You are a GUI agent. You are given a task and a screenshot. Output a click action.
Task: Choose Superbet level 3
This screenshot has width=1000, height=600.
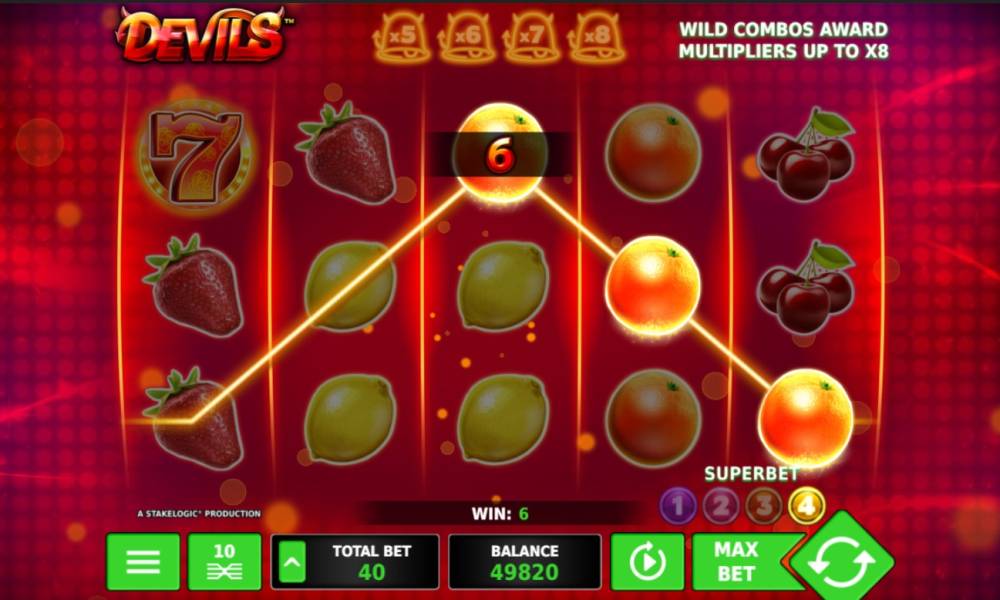tap(763, 506)
